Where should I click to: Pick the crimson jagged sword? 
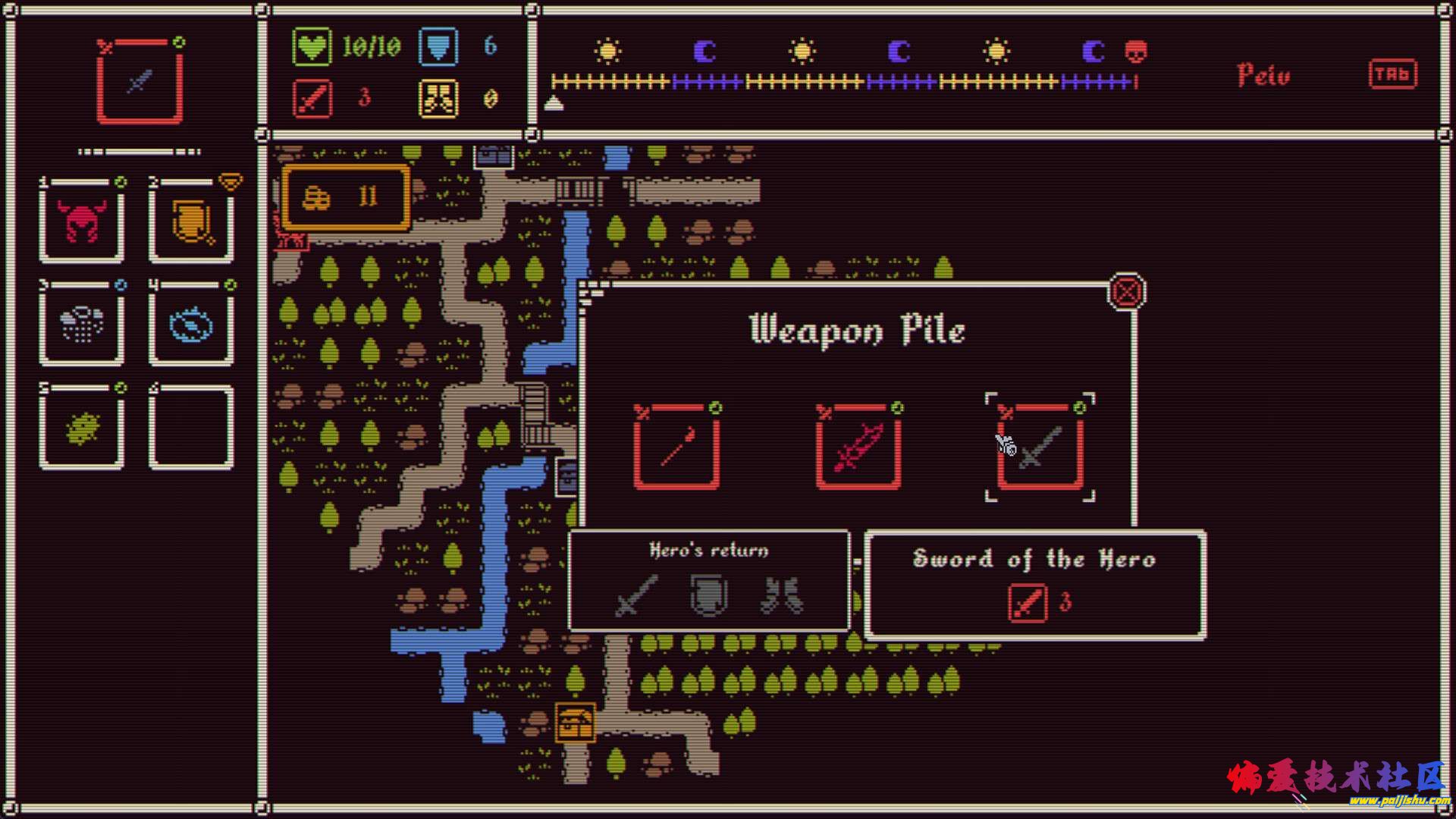858,447
